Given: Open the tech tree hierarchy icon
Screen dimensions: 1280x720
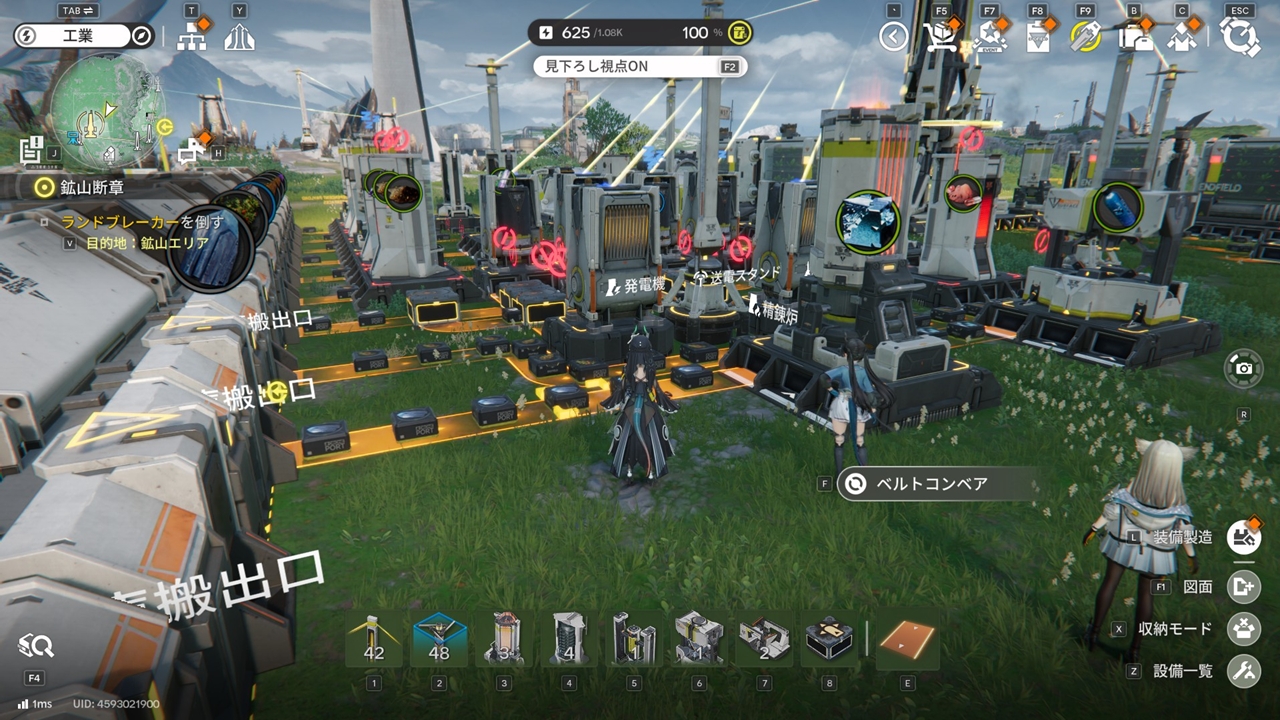Looking at the screenshot, I should point(191,38).
